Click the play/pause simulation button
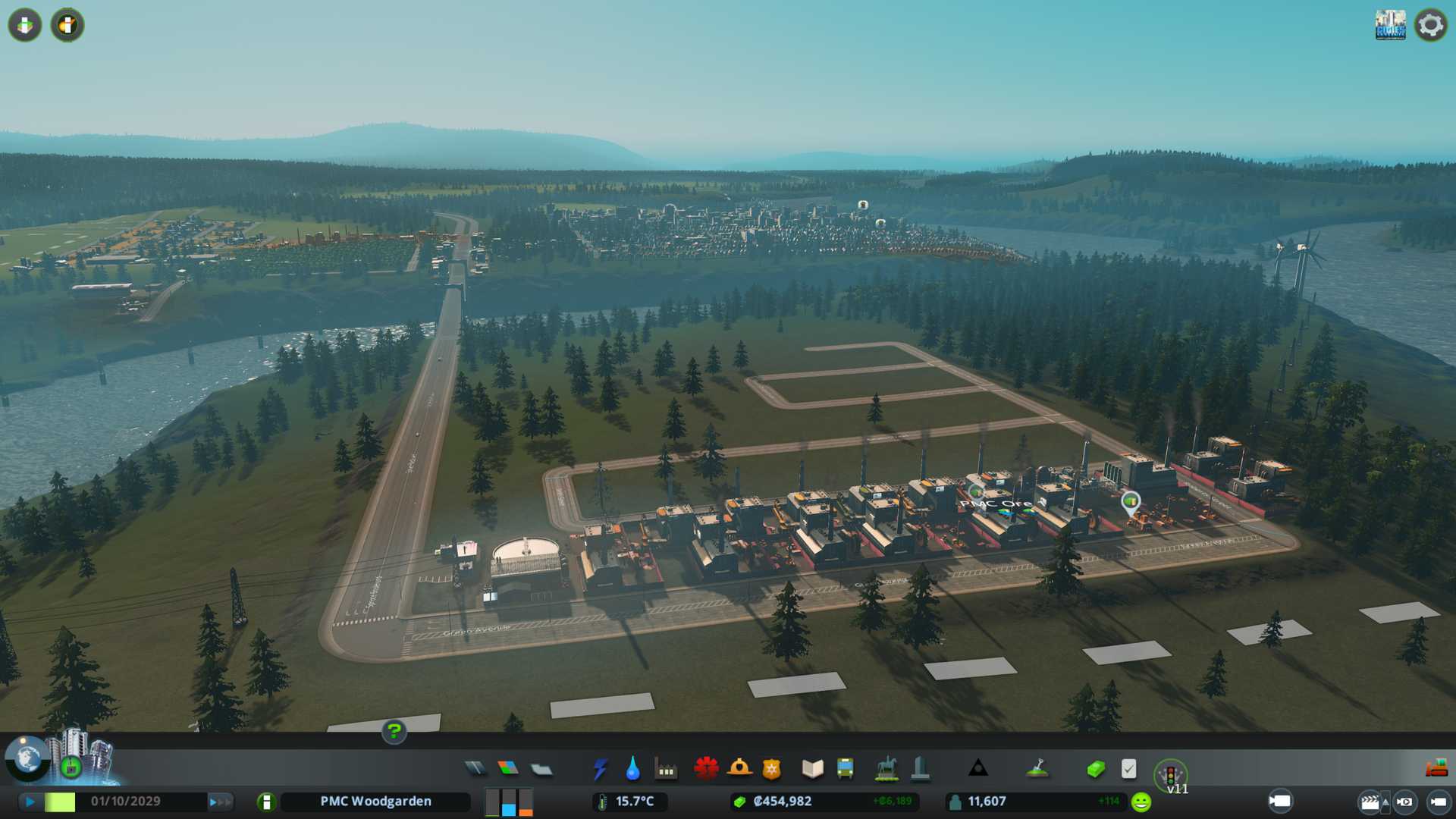 pyautogui.click(x=30, y=802)
